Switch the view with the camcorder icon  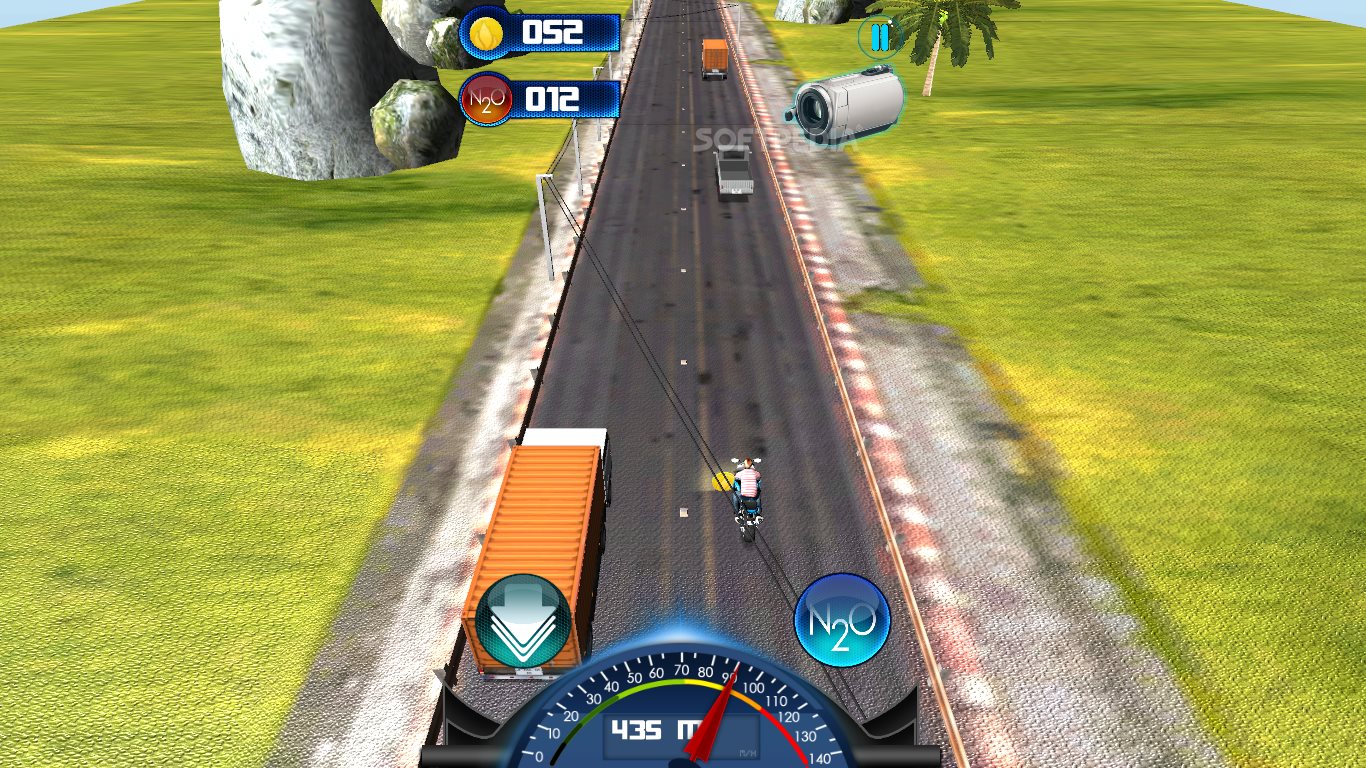pyautogui.click(x=848, y=105)
